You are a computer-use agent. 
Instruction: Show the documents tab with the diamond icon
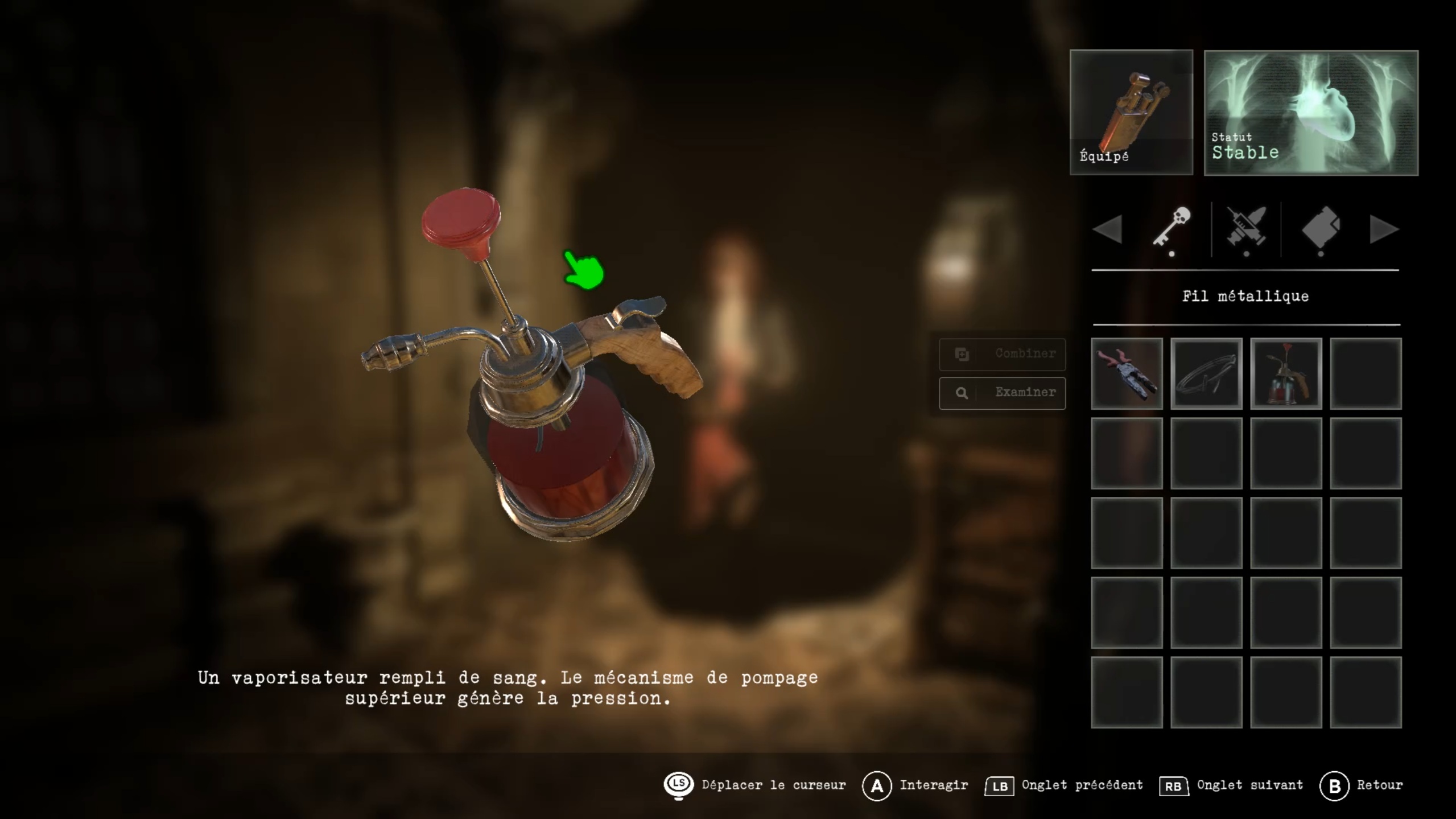coord(1321,228)
